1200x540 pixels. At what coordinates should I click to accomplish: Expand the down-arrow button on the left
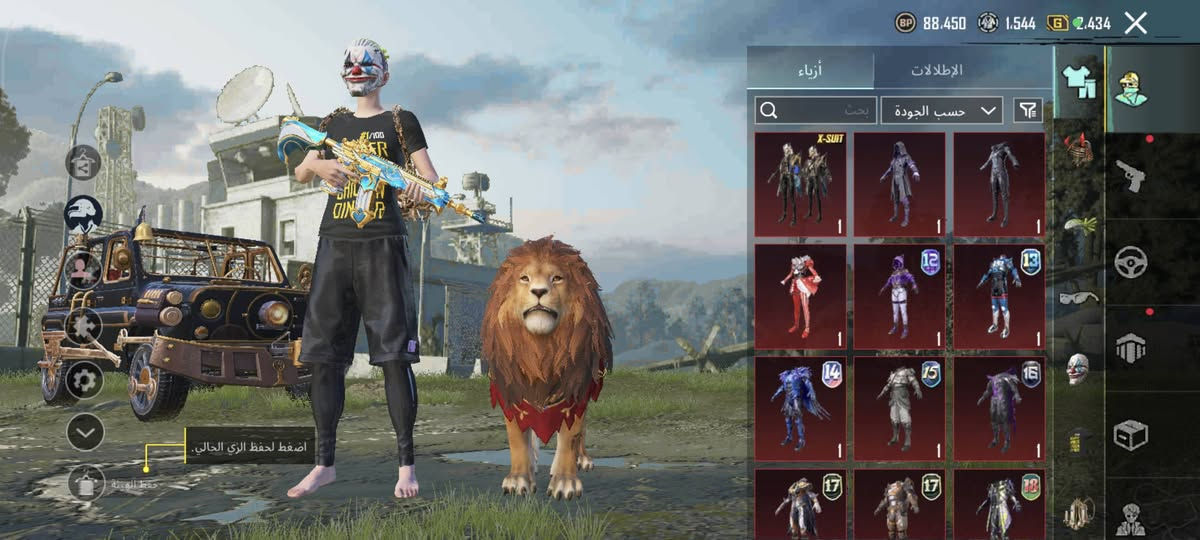[85, 432]
